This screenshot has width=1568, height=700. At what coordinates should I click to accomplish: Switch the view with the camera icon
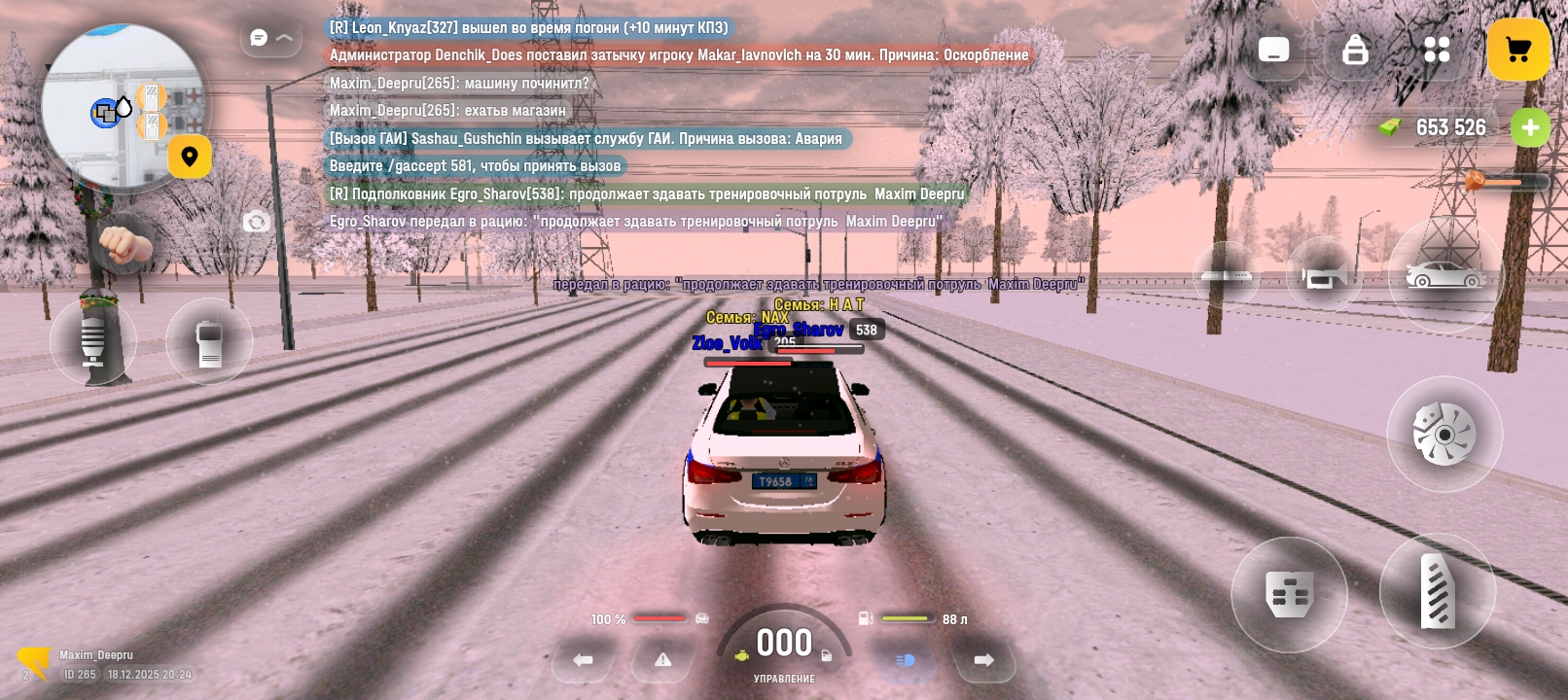pyautogui.click(x=256, y=223)
